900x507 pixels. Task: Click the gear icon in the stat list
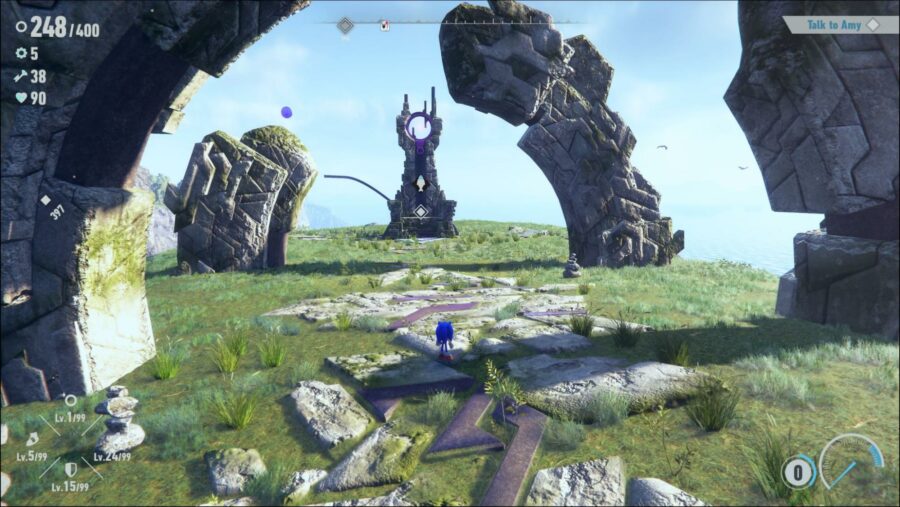pyautogui.click(x=19, y=54)
